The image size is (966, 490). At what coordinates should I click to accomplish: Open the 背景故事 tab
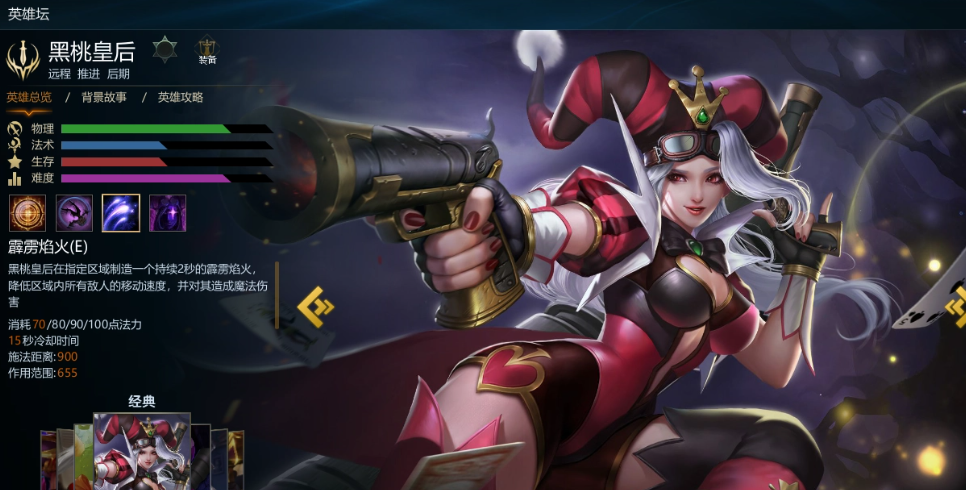point(104,97)
